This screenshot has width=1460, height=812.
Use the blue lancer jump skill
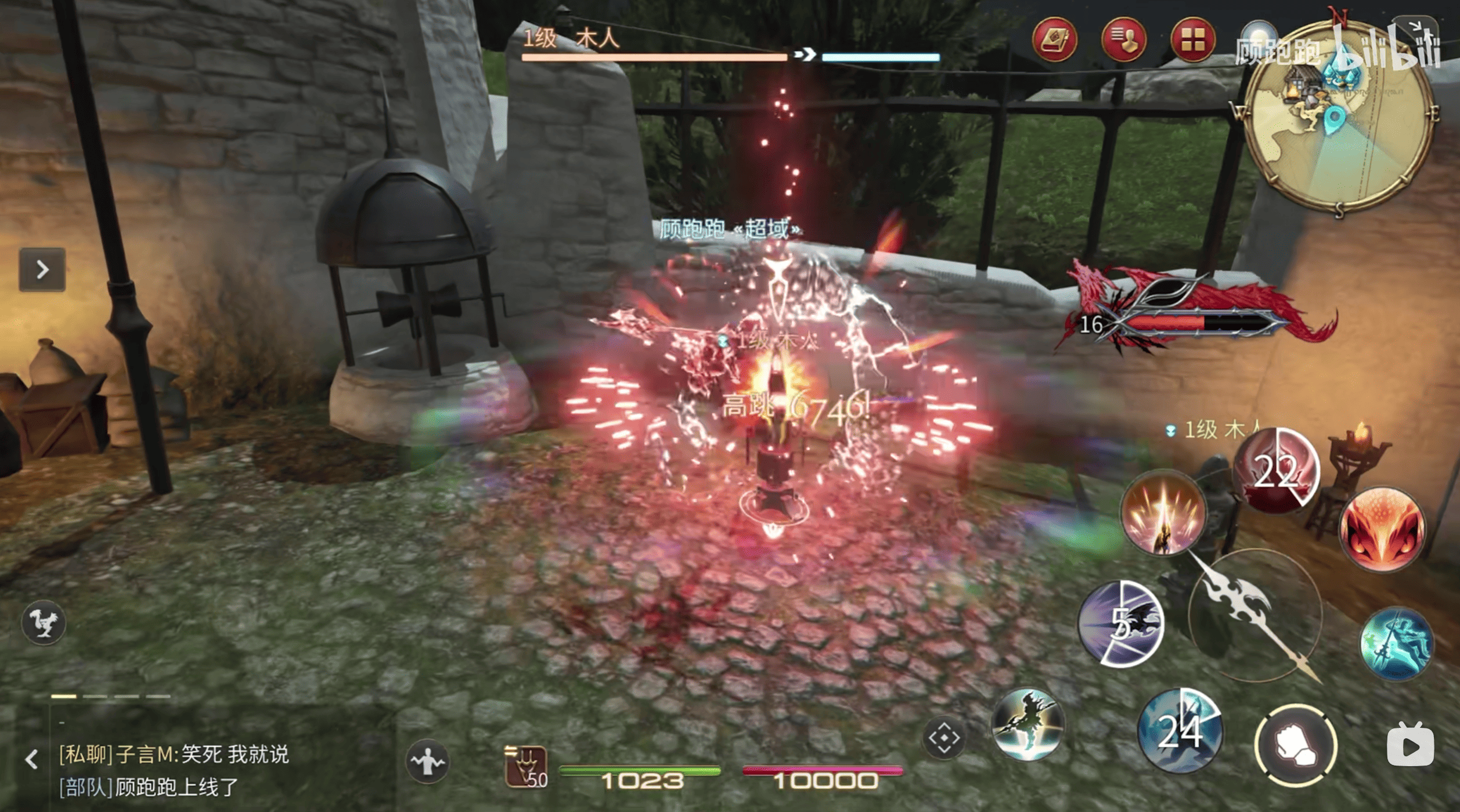[1396, 644]
